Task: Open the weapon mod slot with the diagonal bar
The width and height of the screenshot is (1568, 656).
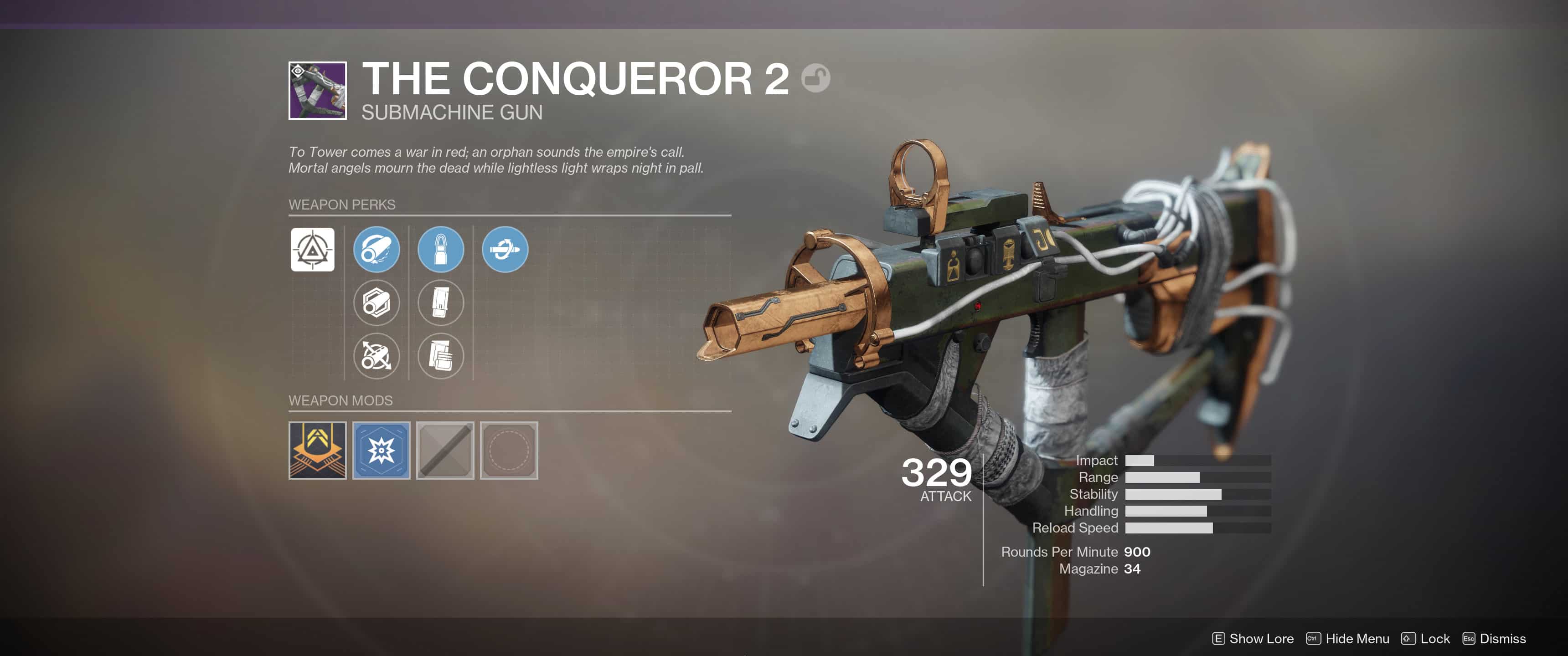Action: click(445, 450)
